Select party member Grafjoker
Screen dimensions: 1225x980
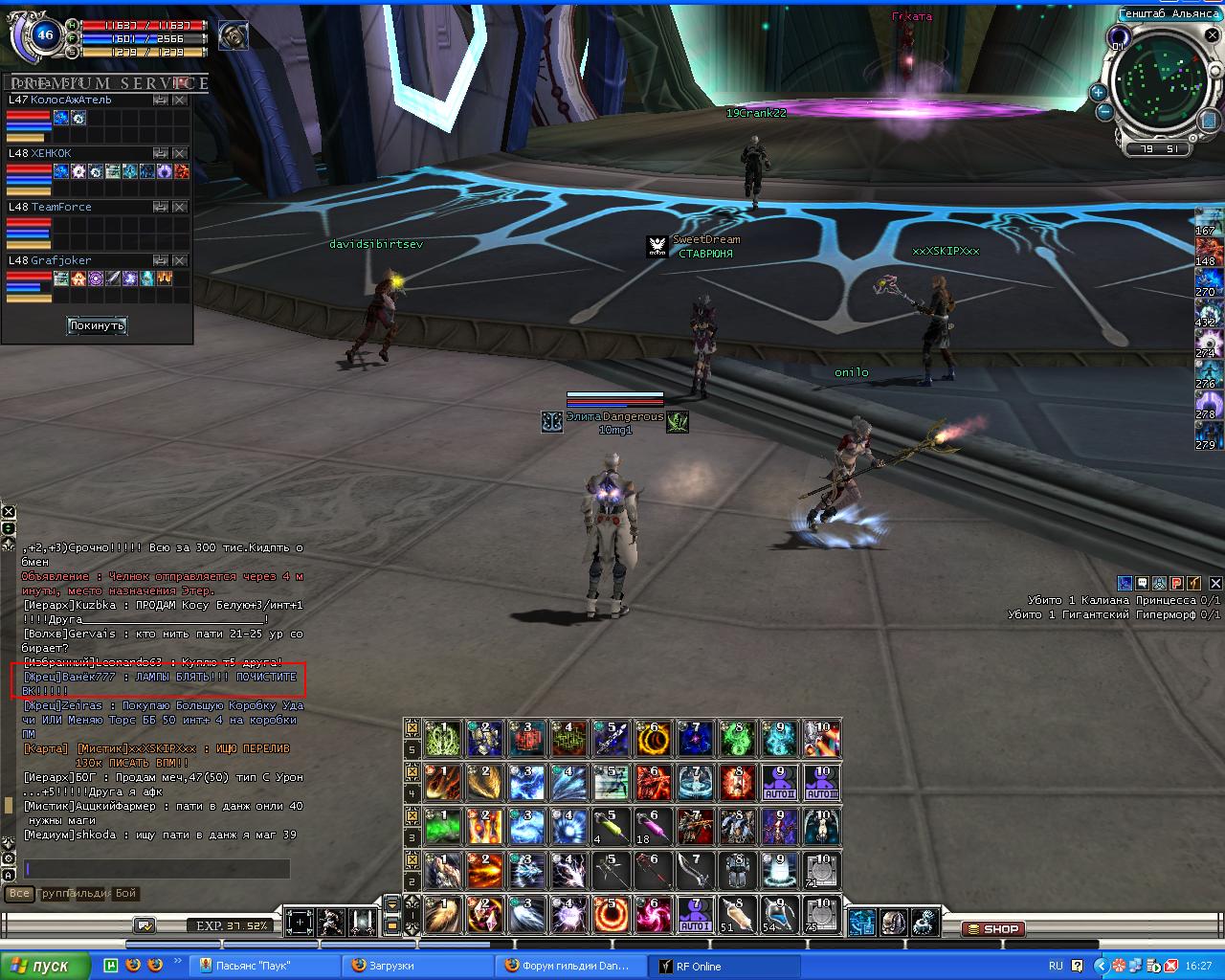[x=61, y=260]
